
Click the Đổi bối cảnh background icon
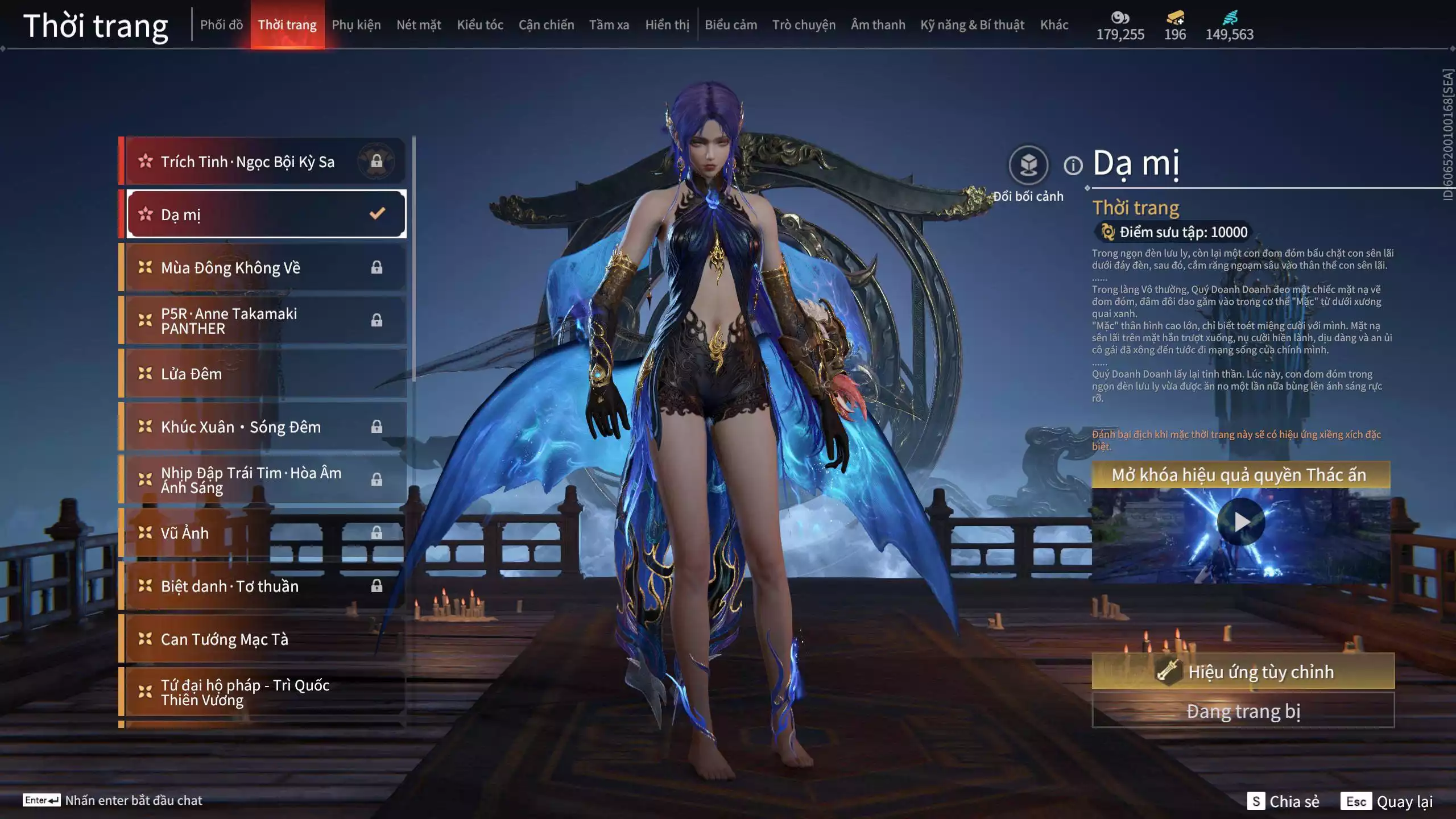[x=1028, y=166]
